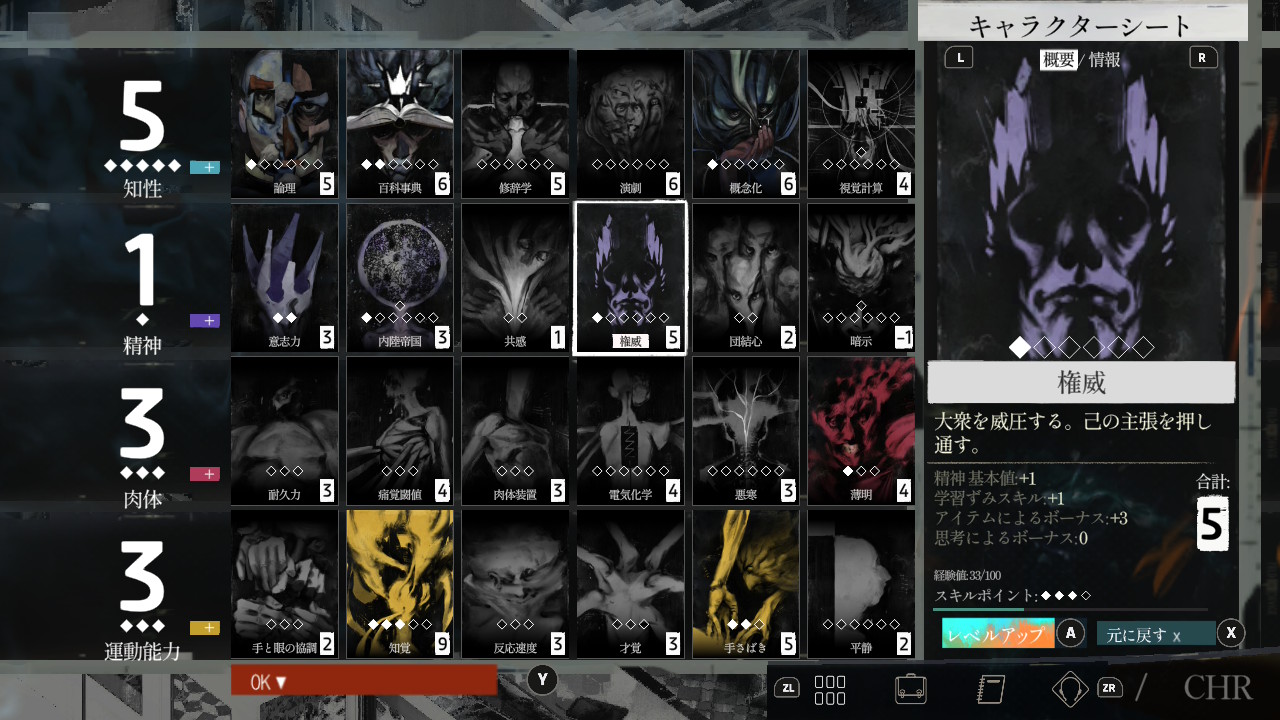The image size is (1280, 720).
Task: Select the red 薄明 skill card
Action: [x=860, y=431]
